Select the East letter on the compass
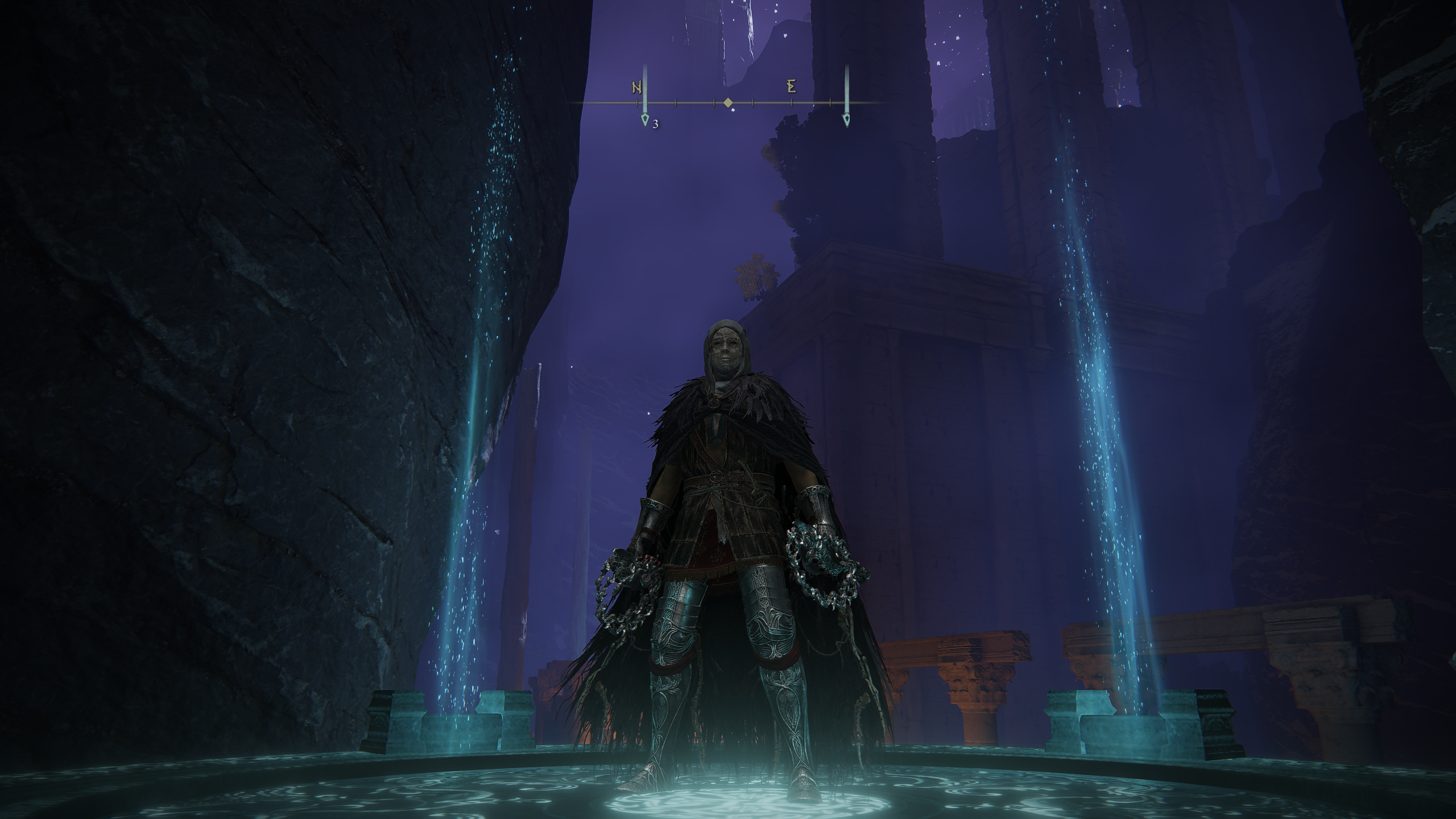This screenshot has height=819, width=1456. point(791,87)
